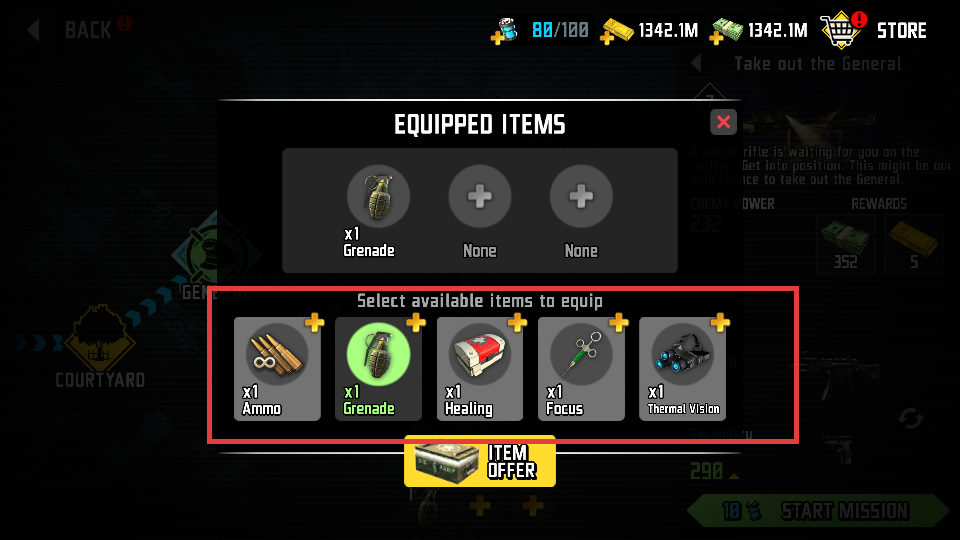Image resolution: width=960 pixels, height=540 pixels.
Task: Buy more gold bars
Action: click(x=607, y=38)
